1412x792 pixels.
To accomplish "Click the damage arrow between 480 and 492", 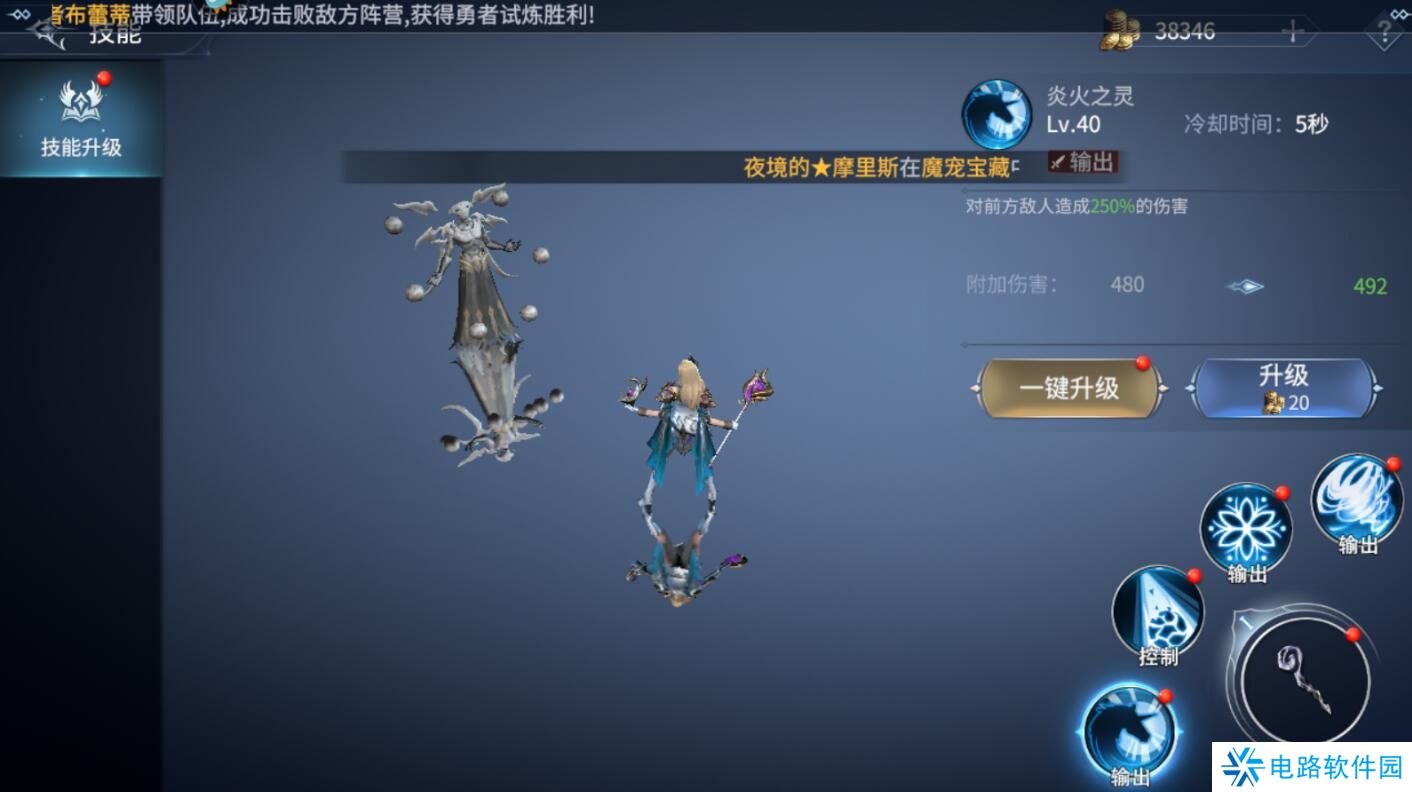I will 1243,285.
